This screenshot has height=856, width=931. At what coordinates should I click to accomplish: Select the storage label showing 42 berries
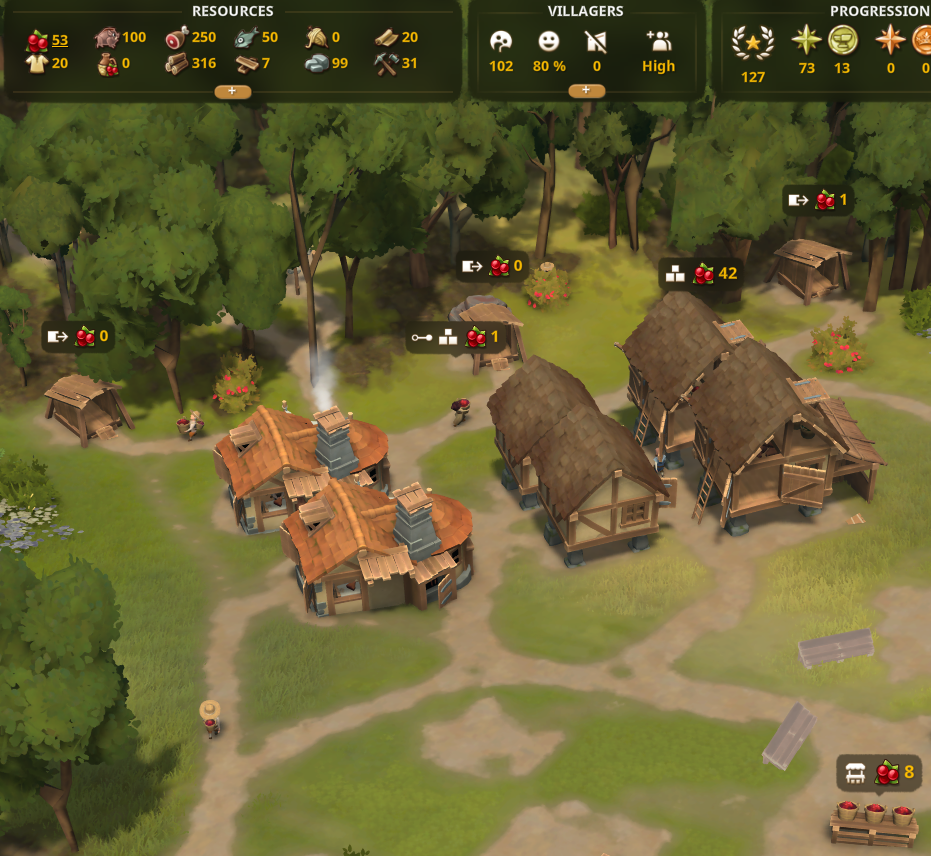click(x=702, y=272)
